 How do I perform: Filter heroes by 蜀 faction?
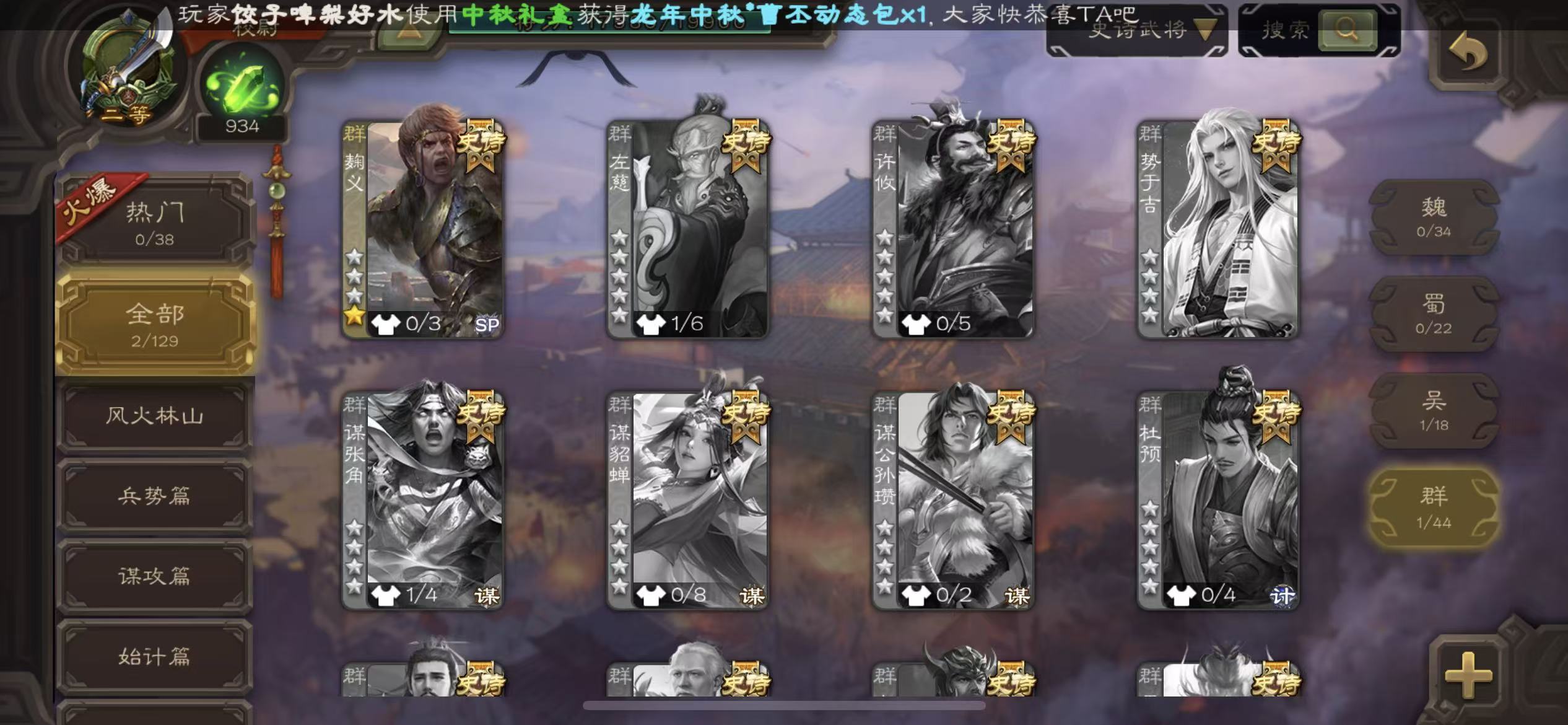click(1434, 314)
